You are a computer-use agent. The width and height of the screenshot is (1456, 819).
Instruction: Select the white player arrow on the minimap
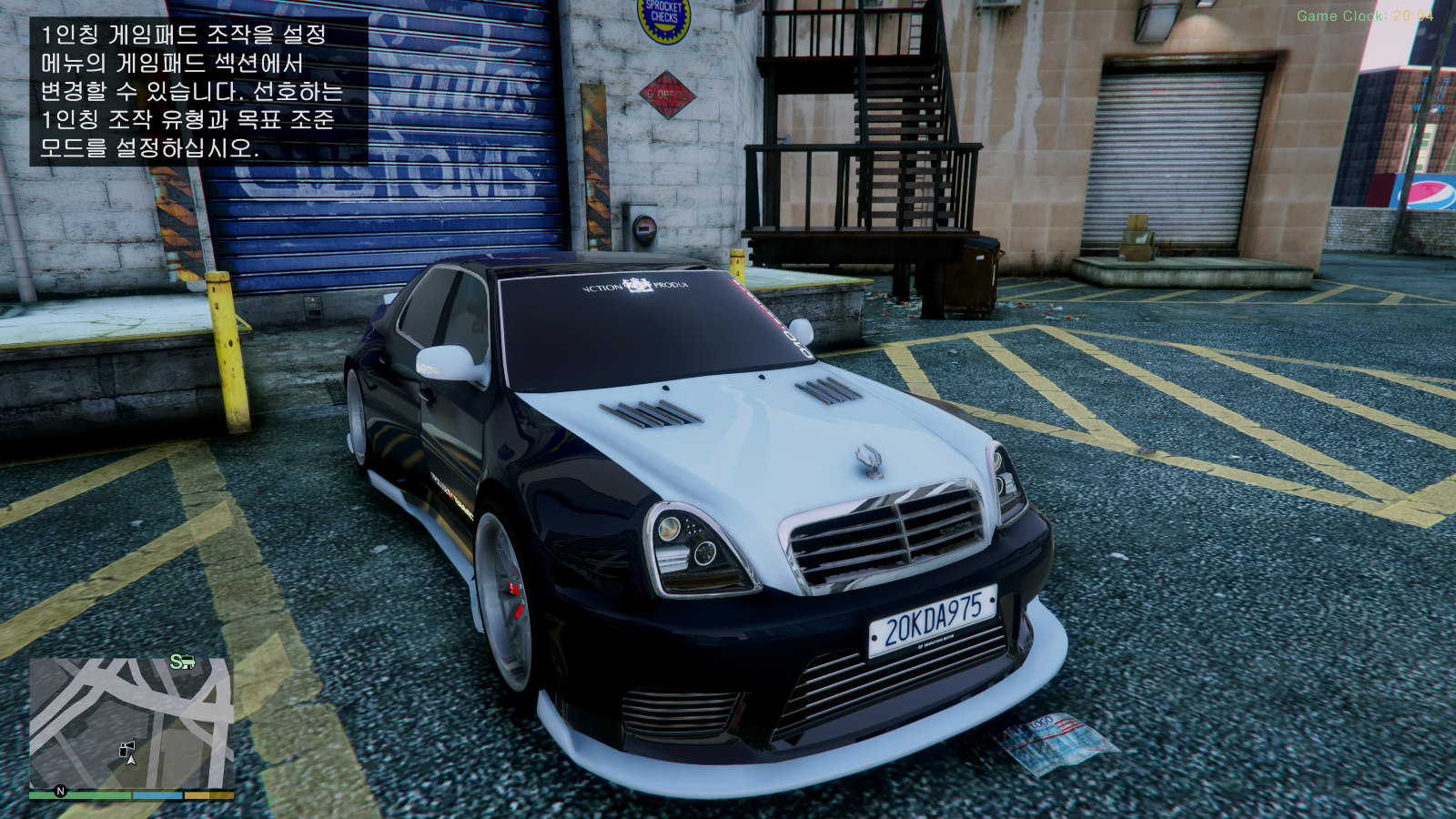(x=130, y=762)
